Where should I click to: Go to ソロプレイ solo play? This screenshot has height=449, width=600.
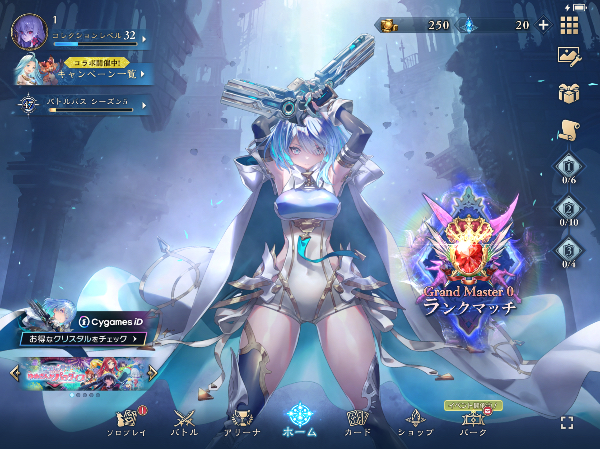coord(127,422)
